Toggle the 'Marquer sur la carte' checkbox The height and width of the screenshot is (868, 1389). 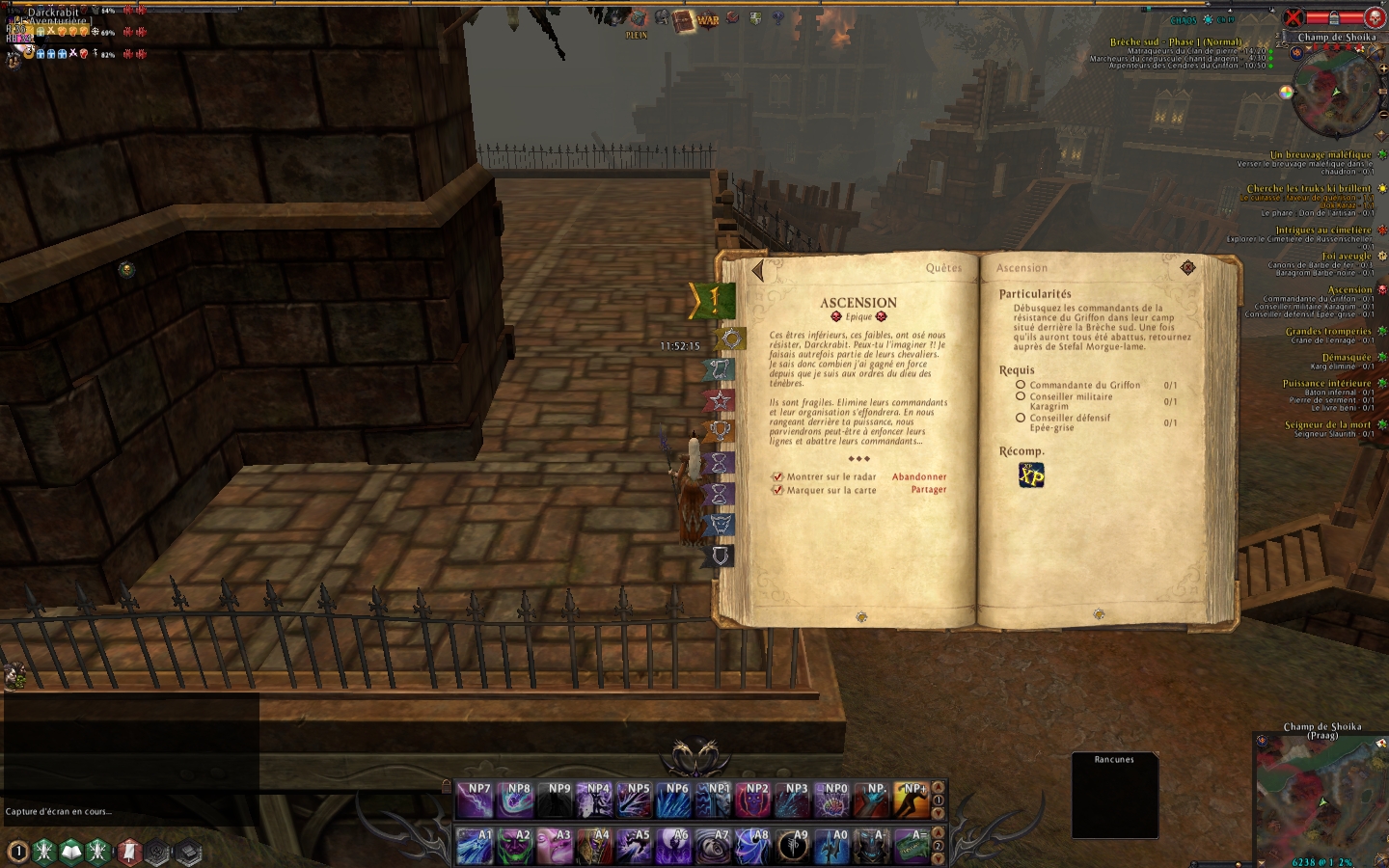pos(777,490)
